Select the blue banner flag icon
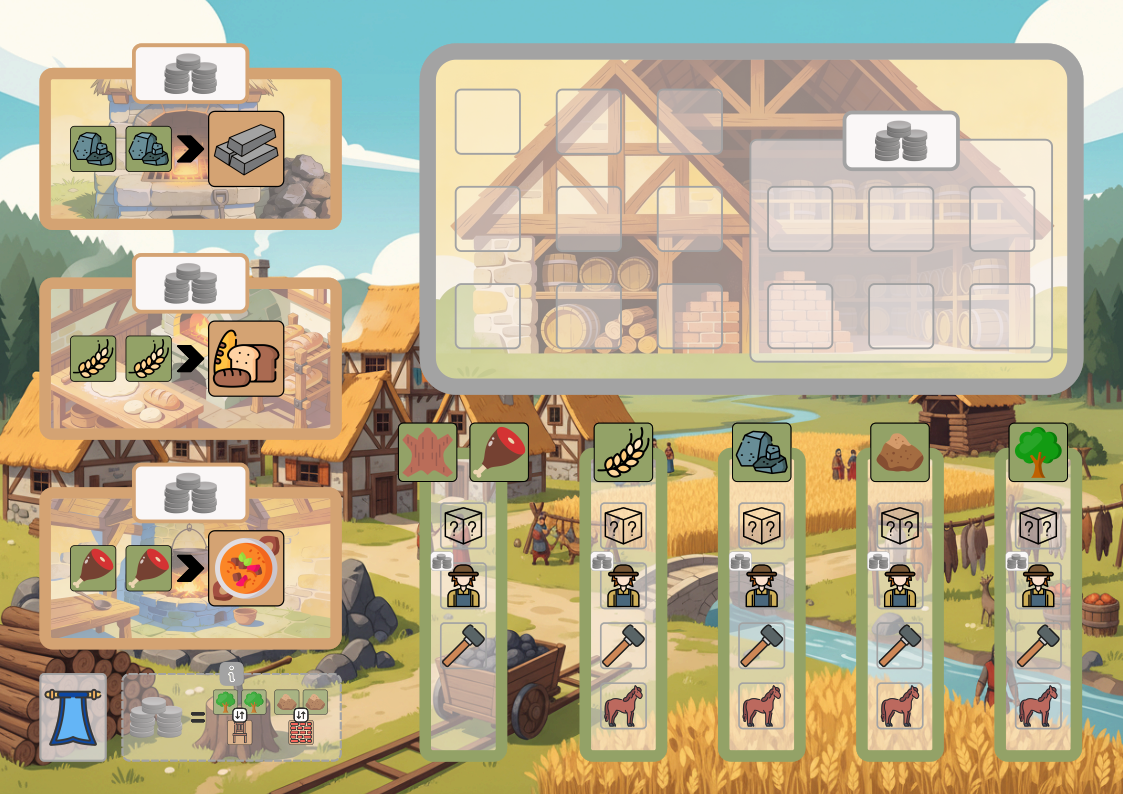1123x794 pixels. click(72, 717)
